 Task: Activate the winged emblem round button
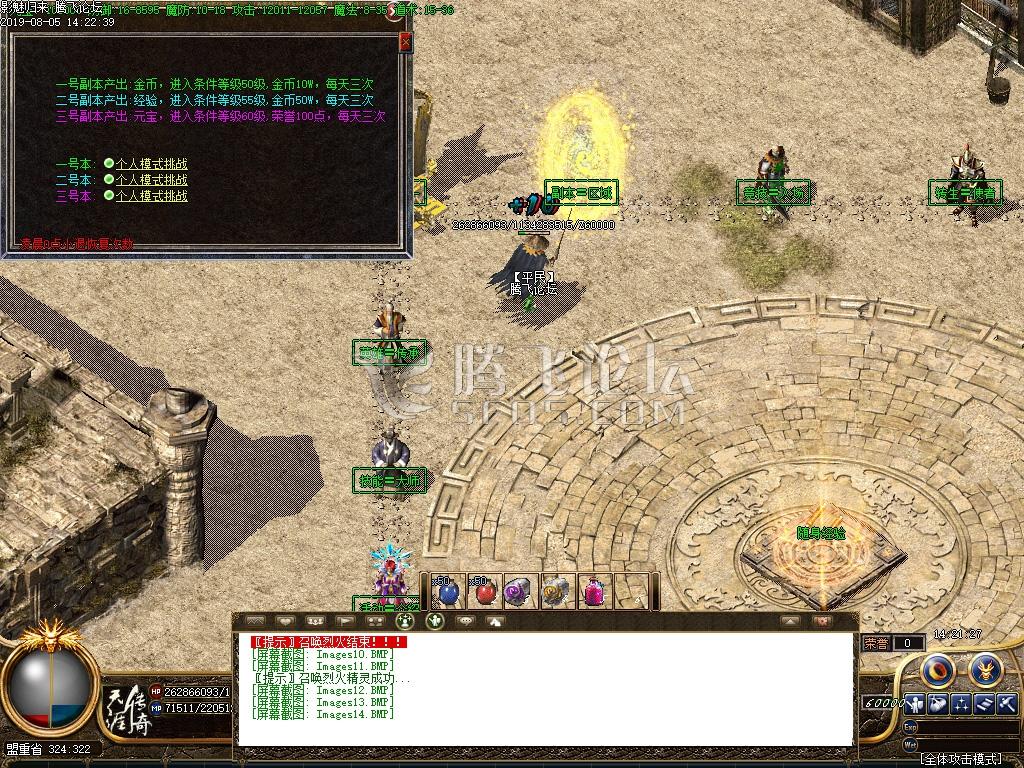(985, 668)
